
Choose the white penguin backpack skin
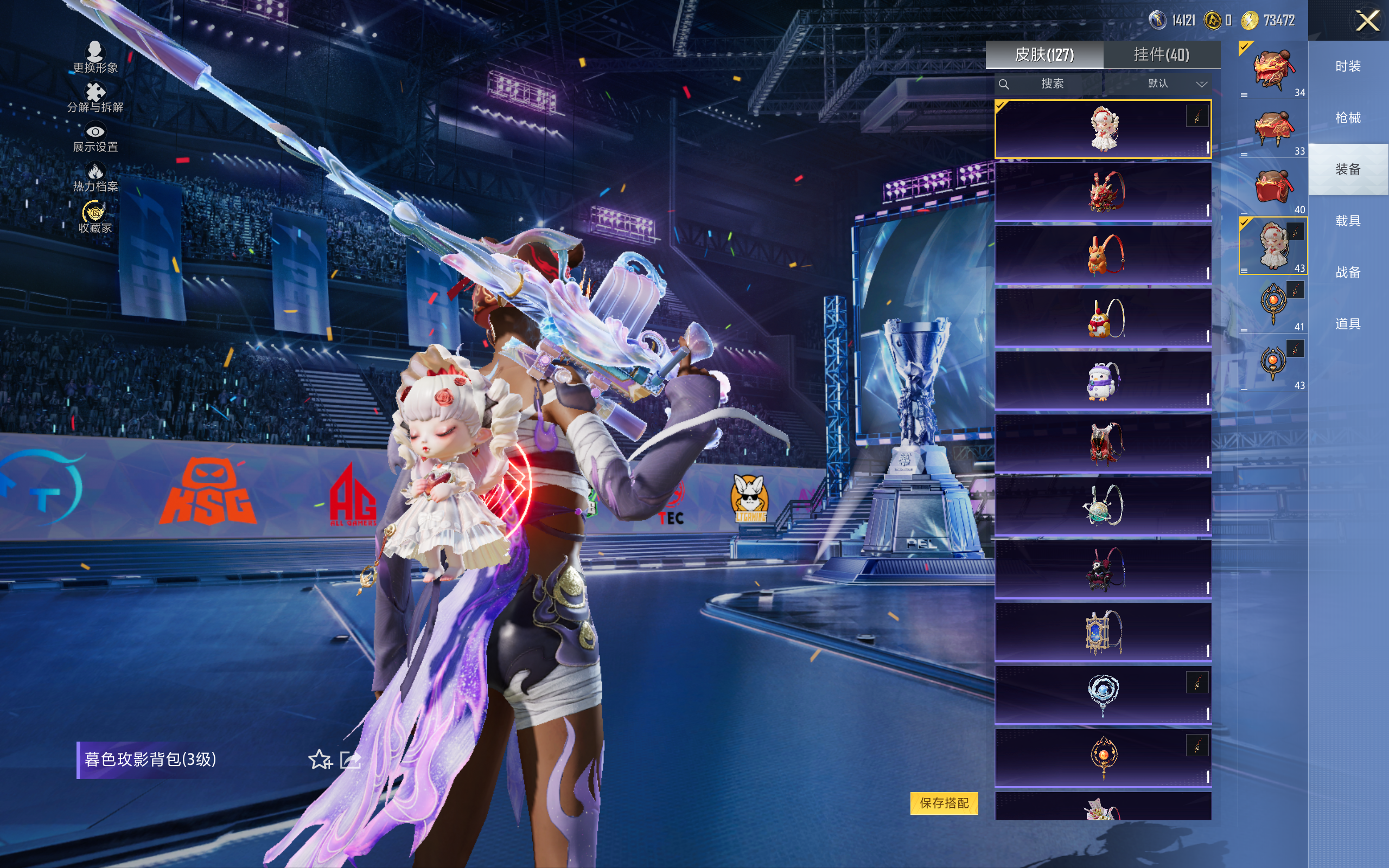point(1103,381)
